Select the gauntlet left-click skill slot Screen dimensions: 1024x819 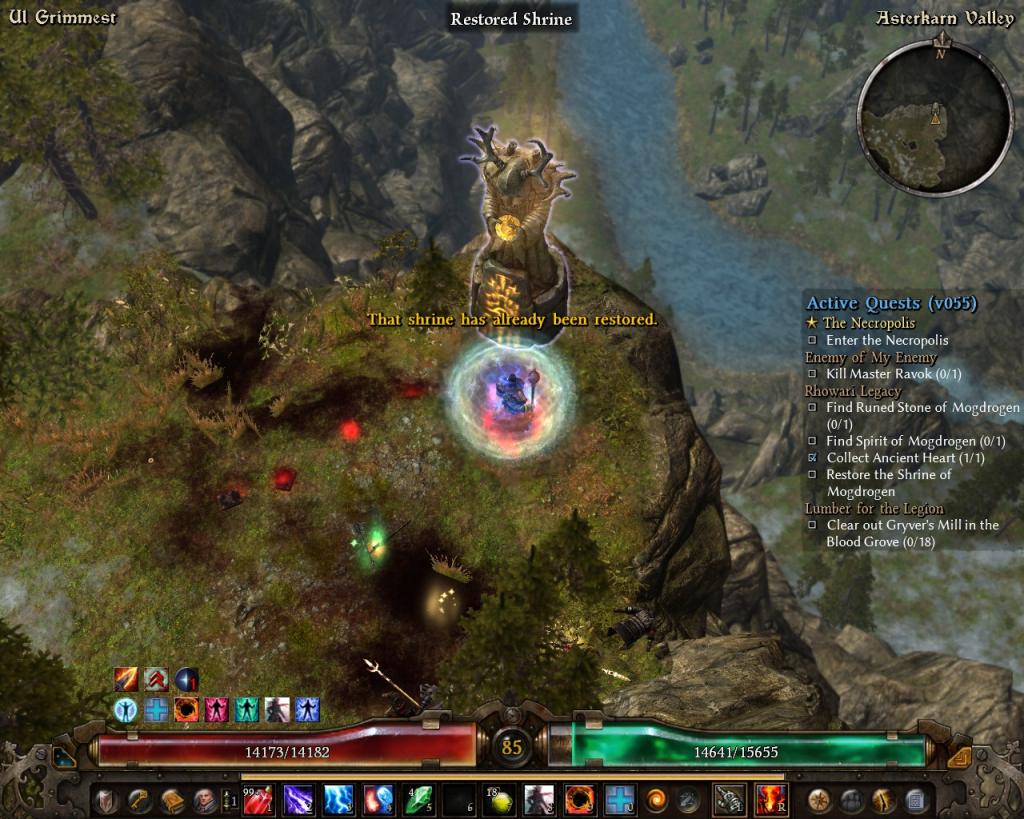728,799
